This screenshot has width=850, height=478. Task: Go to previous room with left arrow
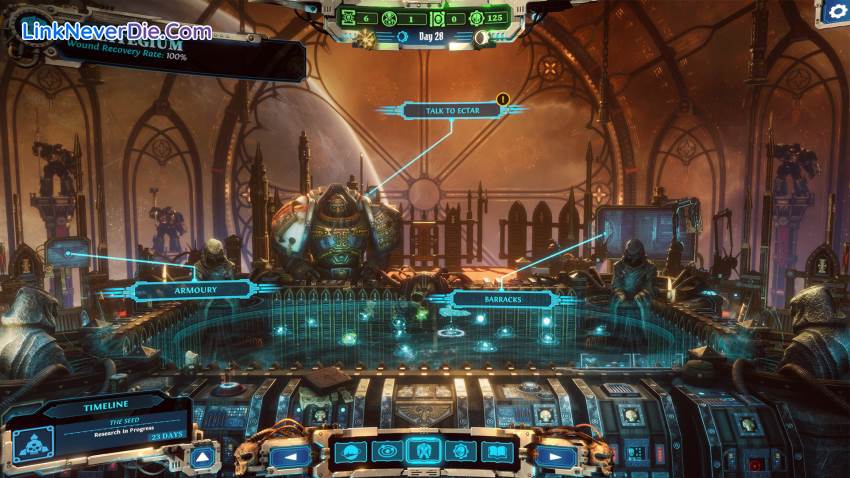[x=291, y=456]
